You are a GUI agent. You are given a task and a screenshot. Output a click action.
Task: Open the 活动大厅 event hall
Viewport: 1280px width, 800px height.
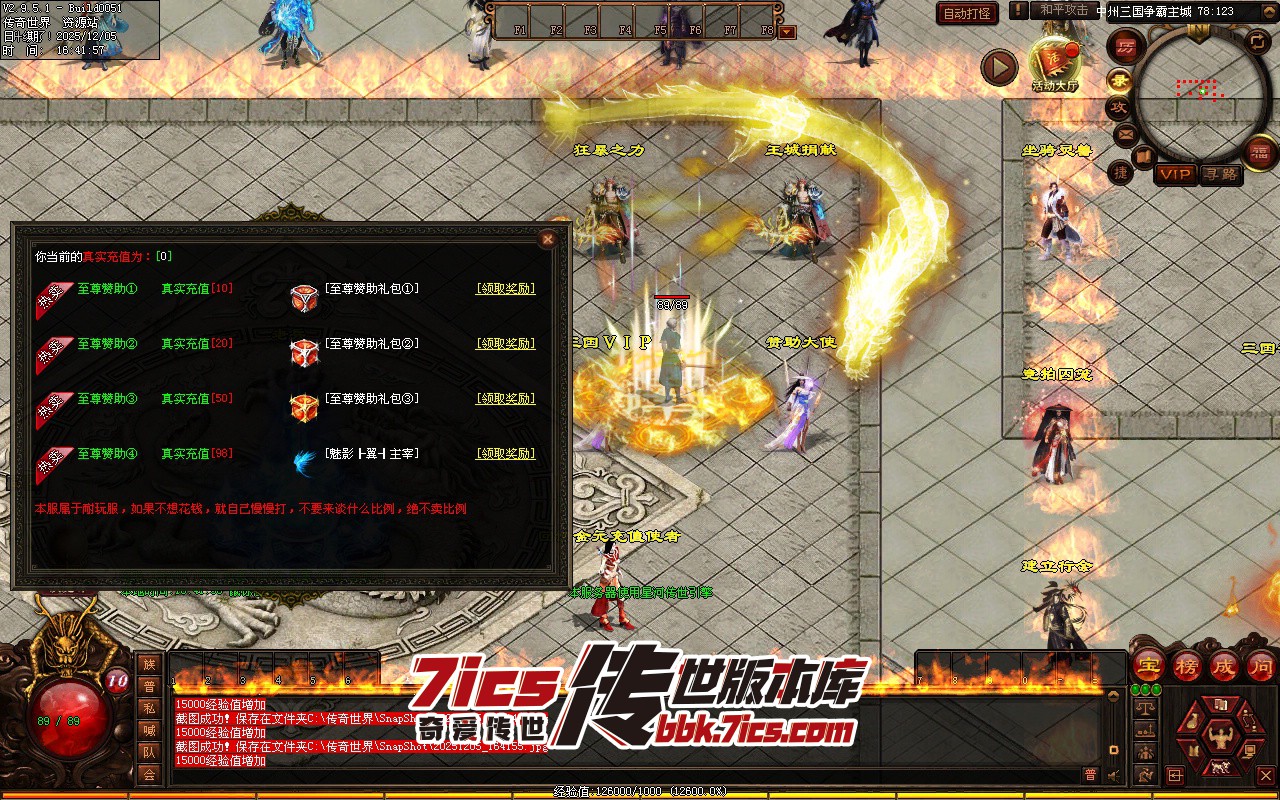pyautogui.click(x=1055, y=62)
